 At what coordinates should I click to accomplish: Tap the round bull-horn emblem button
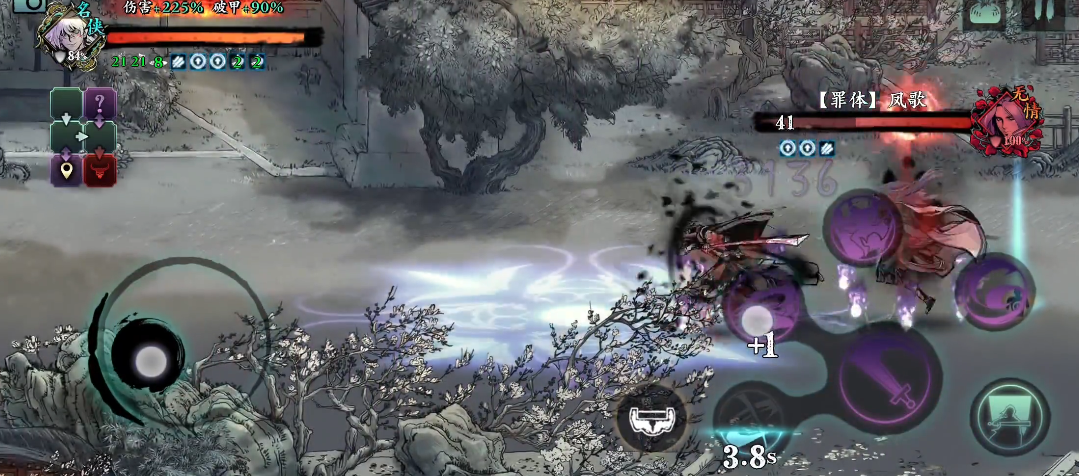(x=652, y=418)
